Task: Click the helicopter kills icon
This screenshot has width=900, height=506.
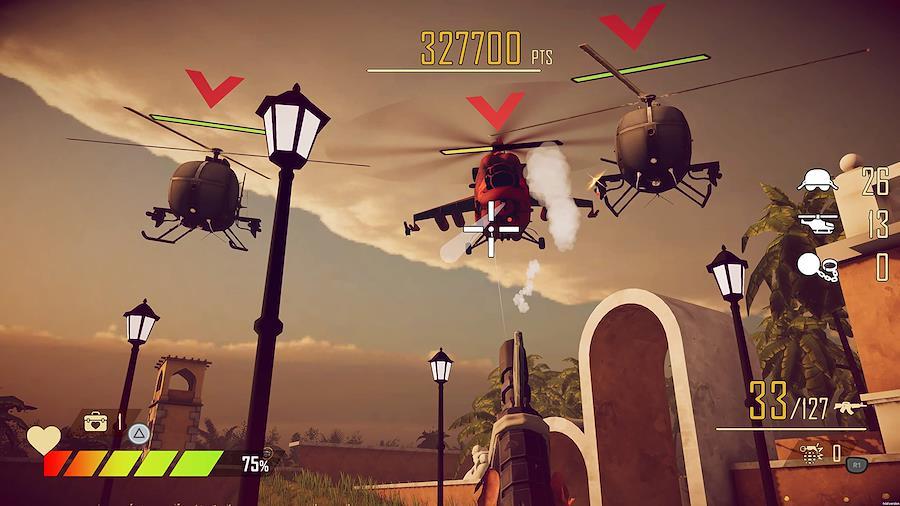Action: [819, 223]
